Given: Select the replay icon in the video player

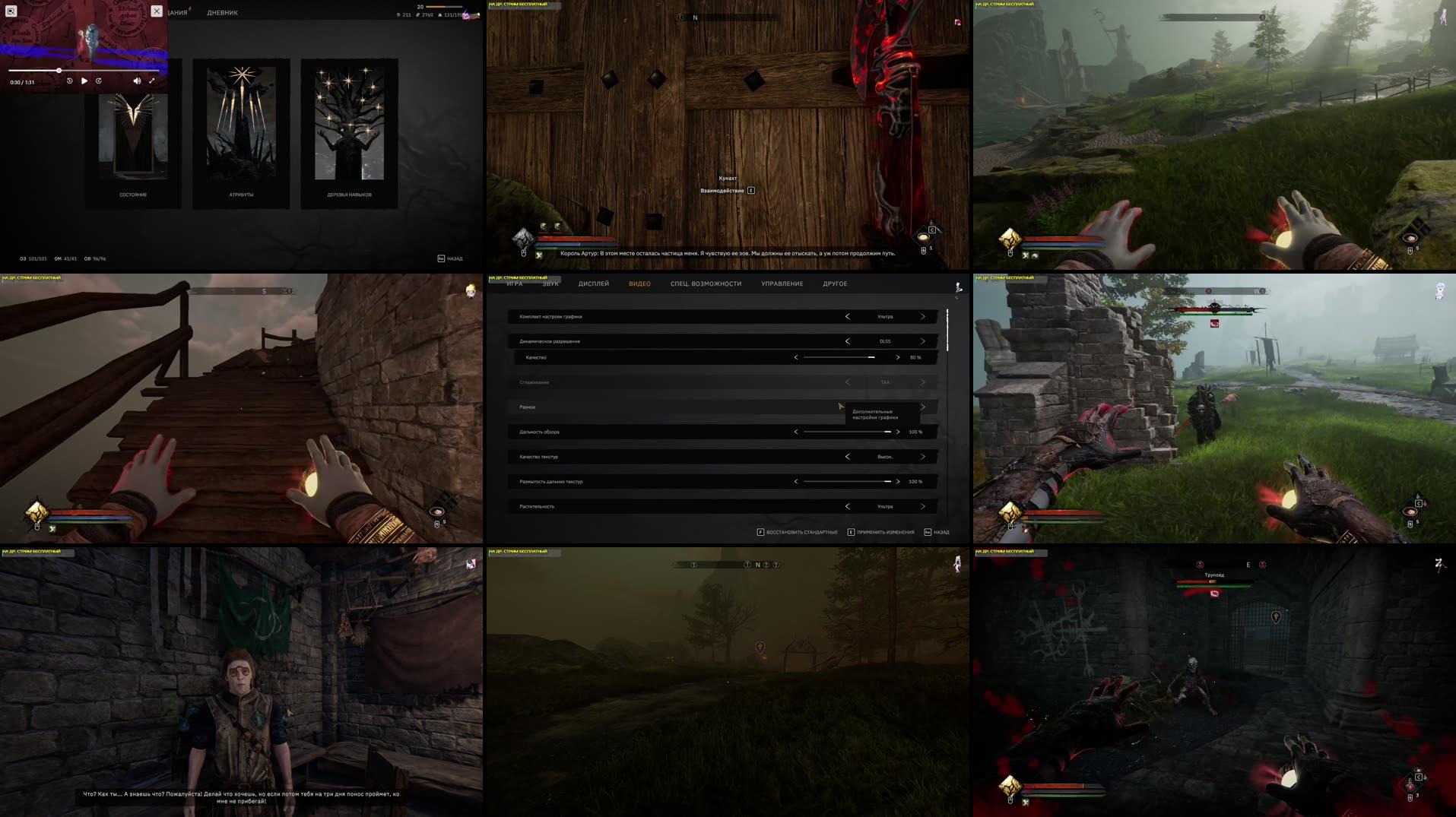Looking at the screenshot, I should [x=98, y=81].
